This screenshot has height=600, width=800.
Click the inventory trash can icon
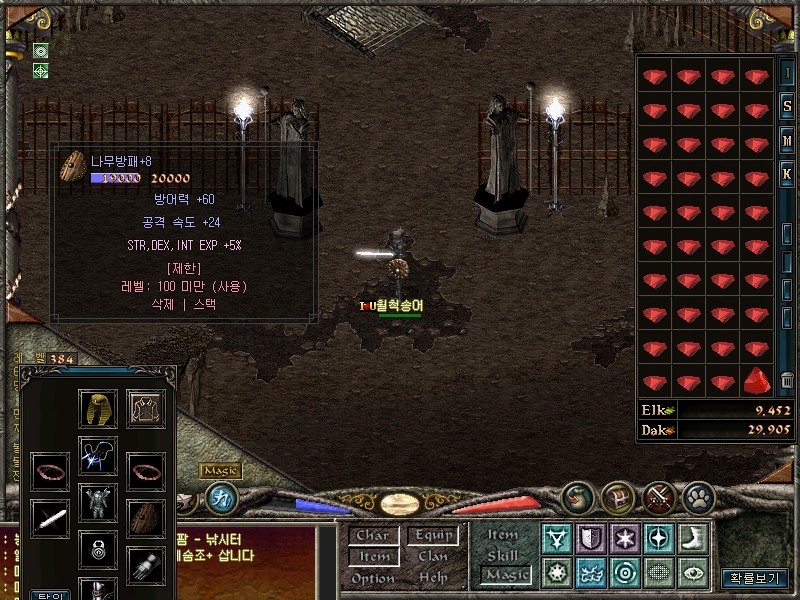(x=788, y=379)
